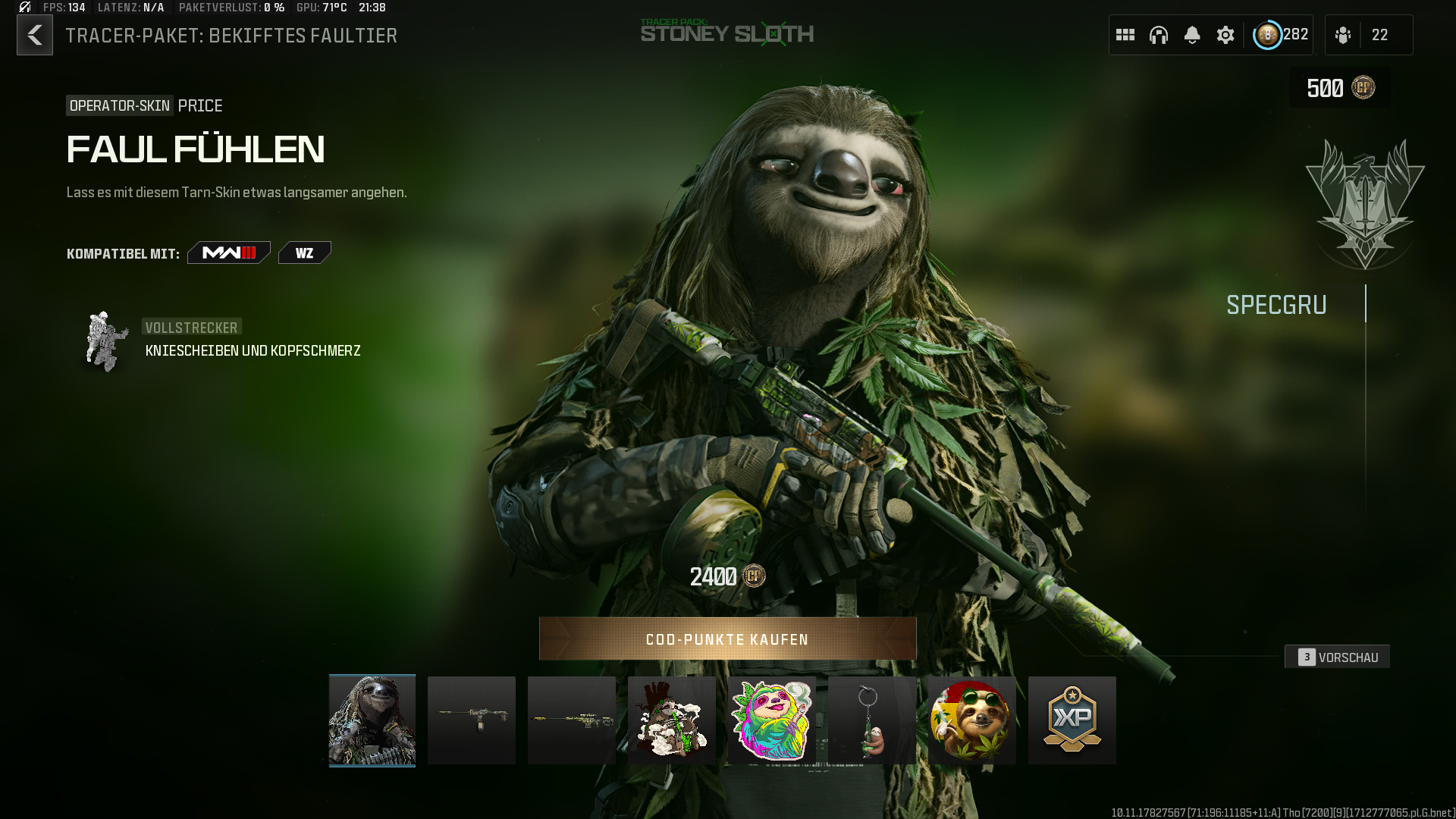
Task: Show notifications via the bell icon
Action: tap(1192, 35)
